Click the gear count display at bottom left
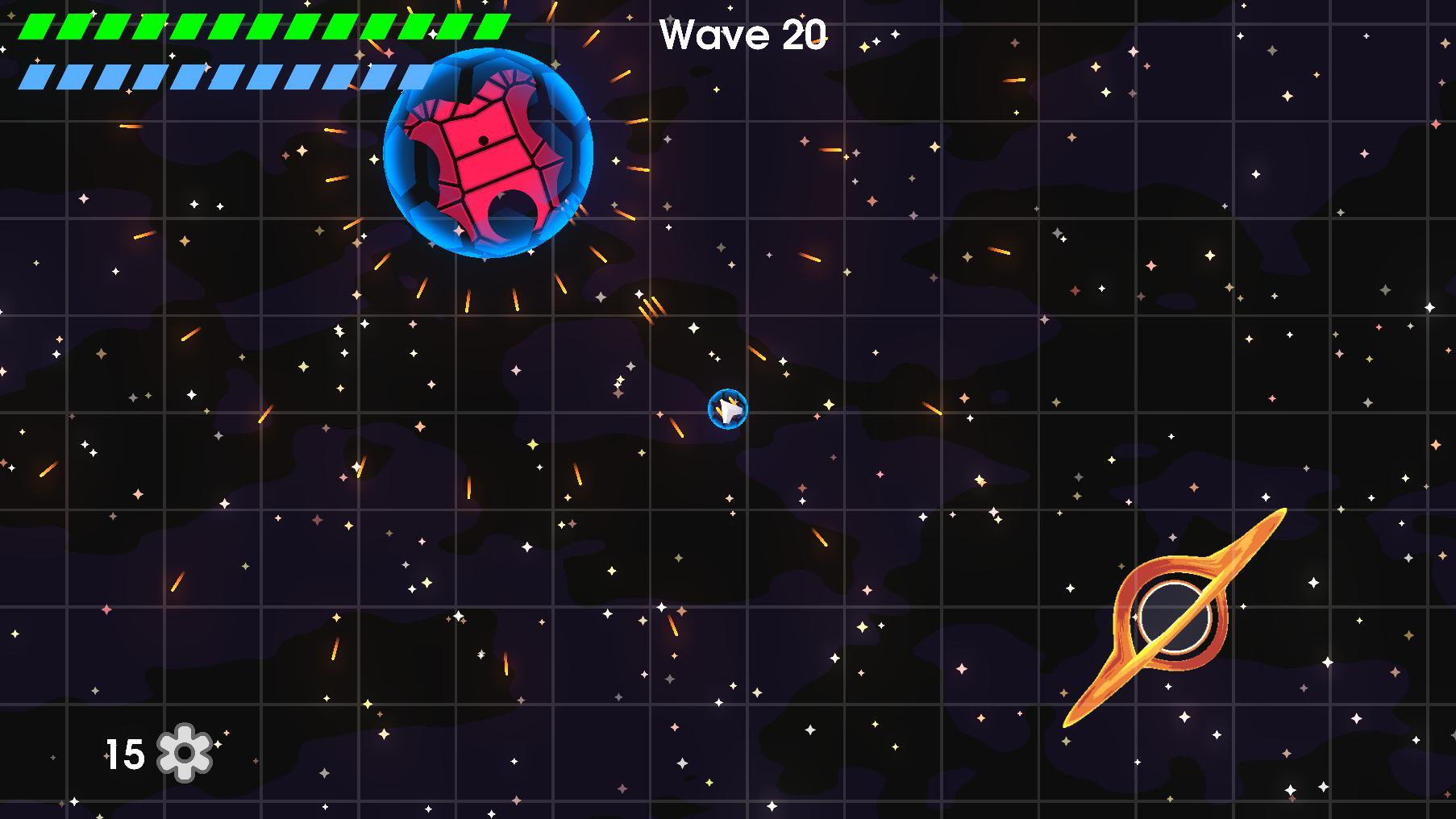This screenshot has height=819, width=1456. 153,752
